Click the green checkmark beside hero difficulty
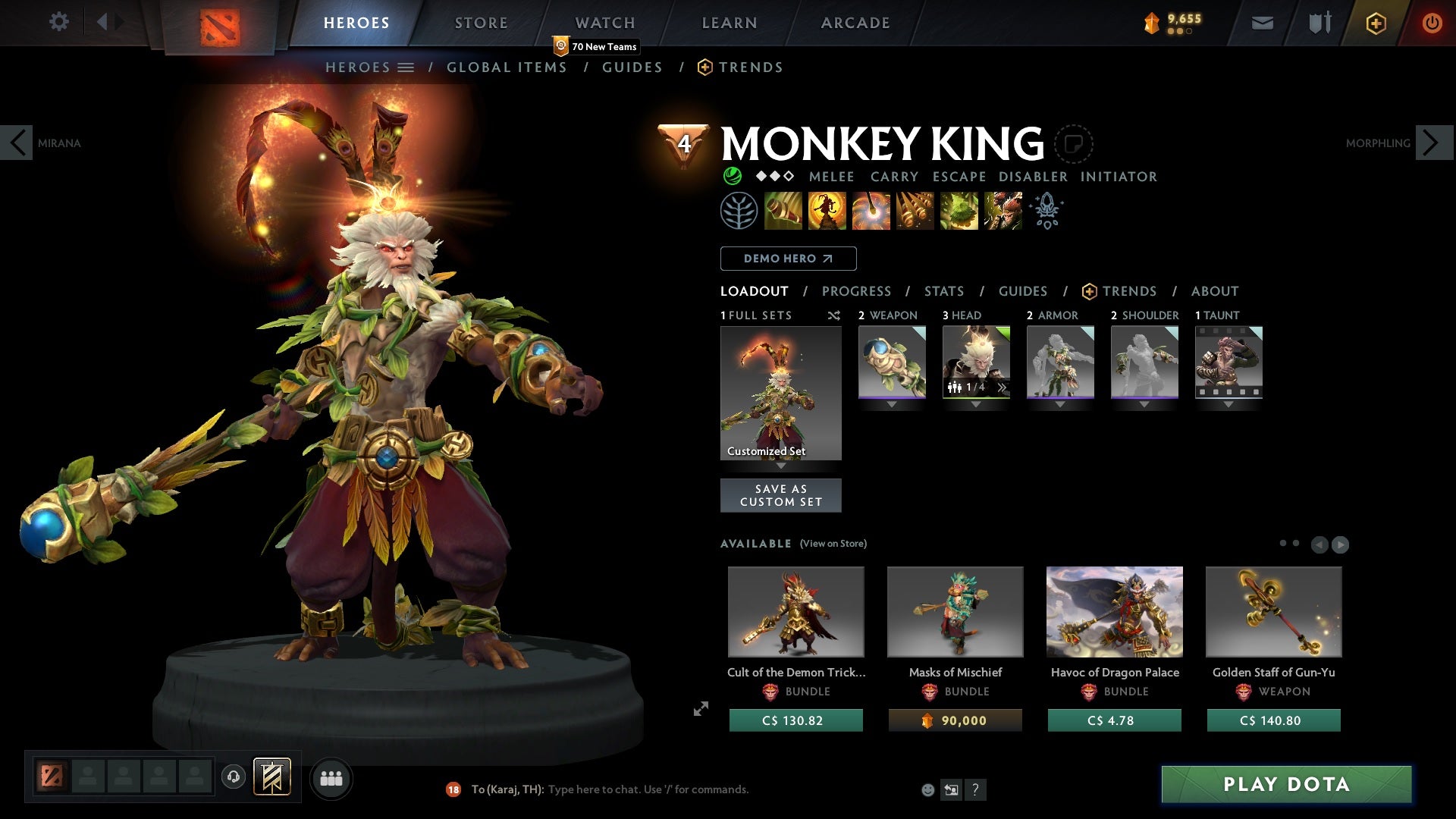 [732, 176]
